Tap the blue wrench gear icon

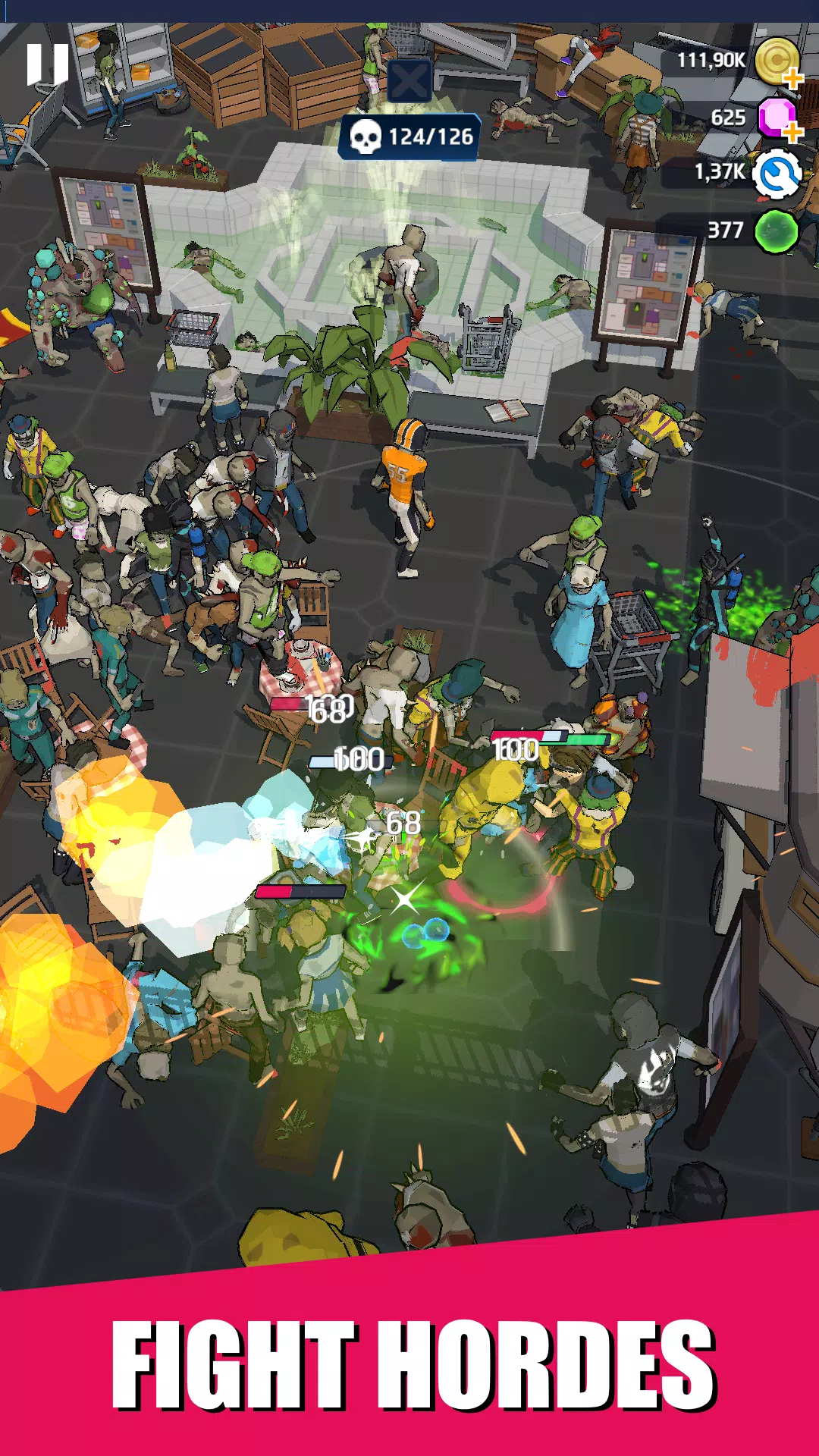pos(777,174)
